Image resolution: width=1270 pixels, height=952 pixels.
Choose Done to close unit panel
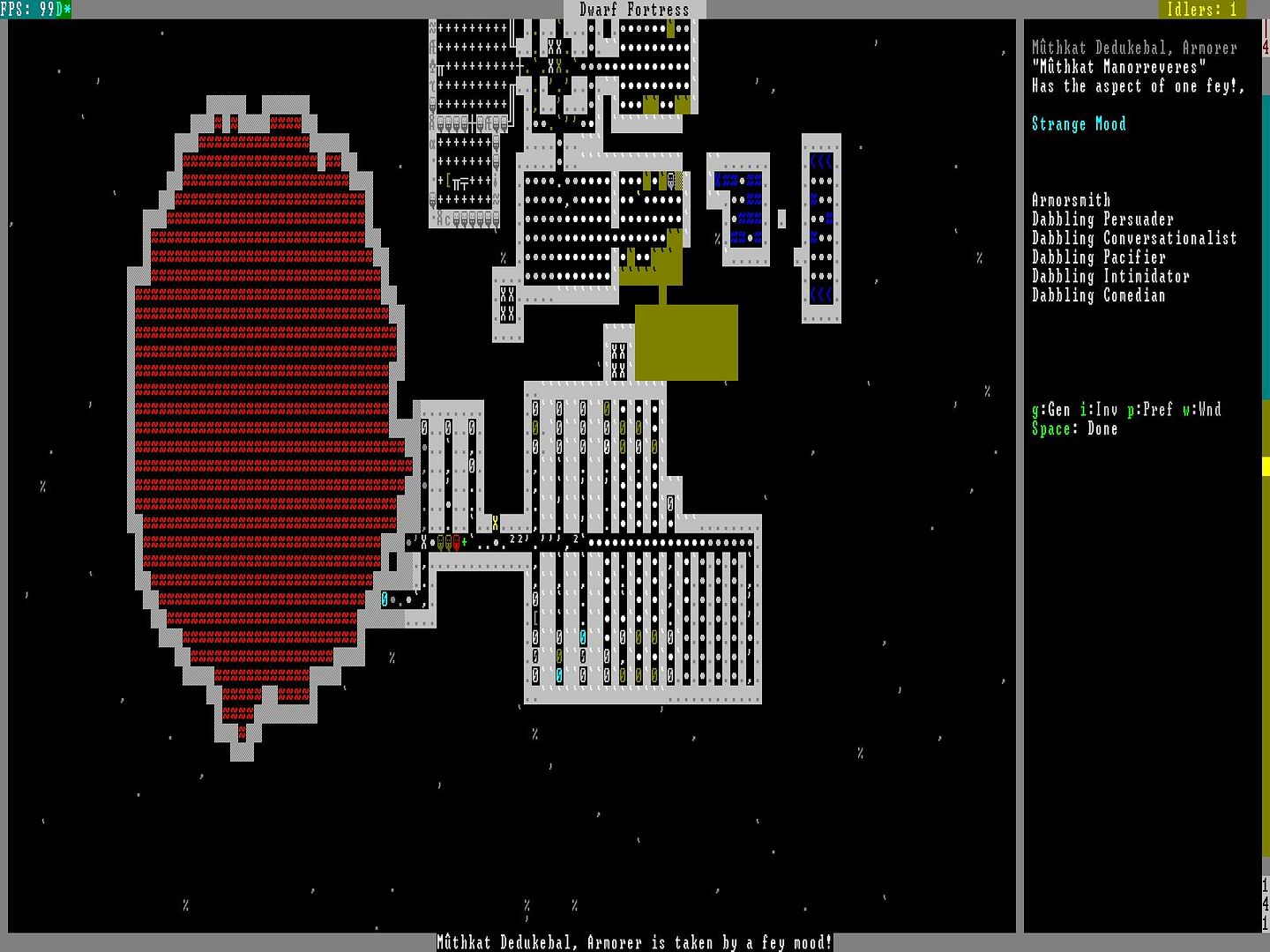(x=1074, y=429)
